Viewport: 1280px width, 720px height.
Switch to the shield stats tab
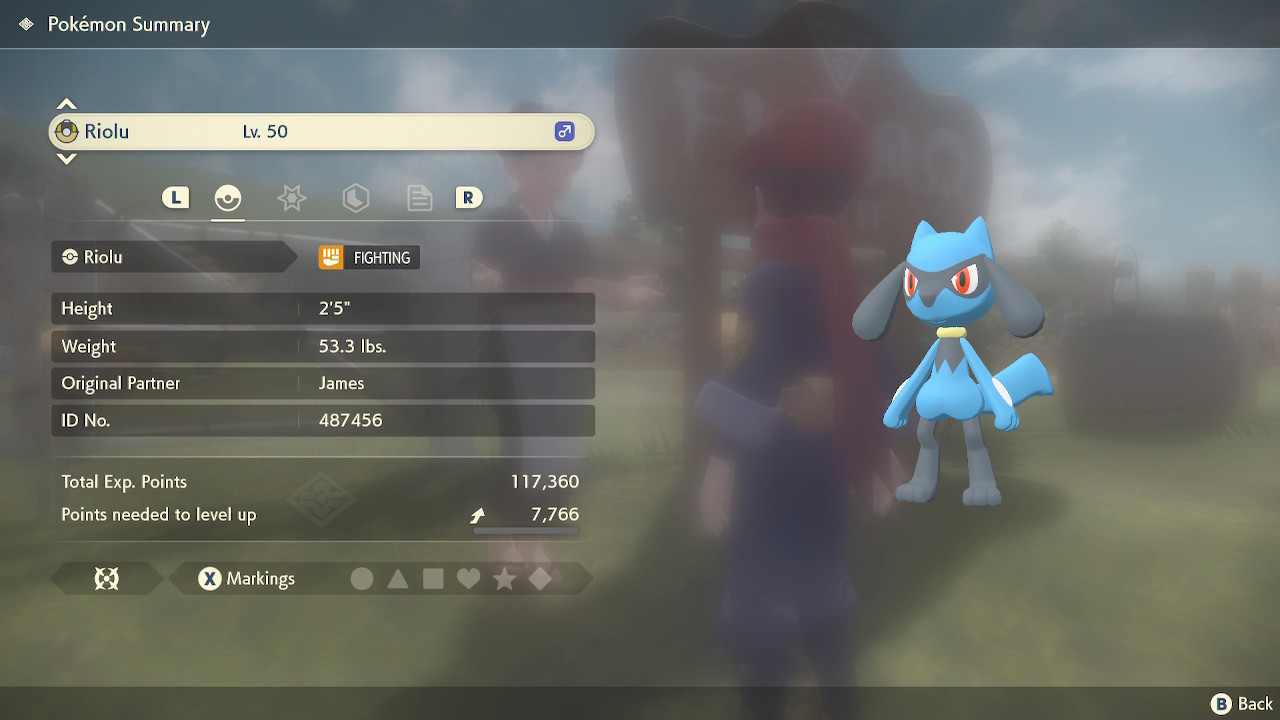[355, 198]
